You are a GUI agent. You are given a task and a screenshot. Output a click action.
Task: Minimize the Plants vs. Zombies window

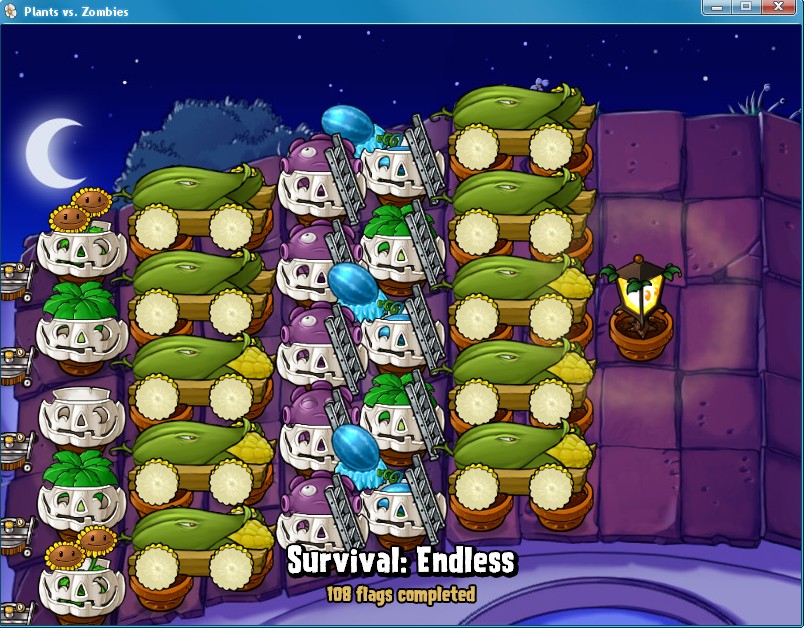716,8
